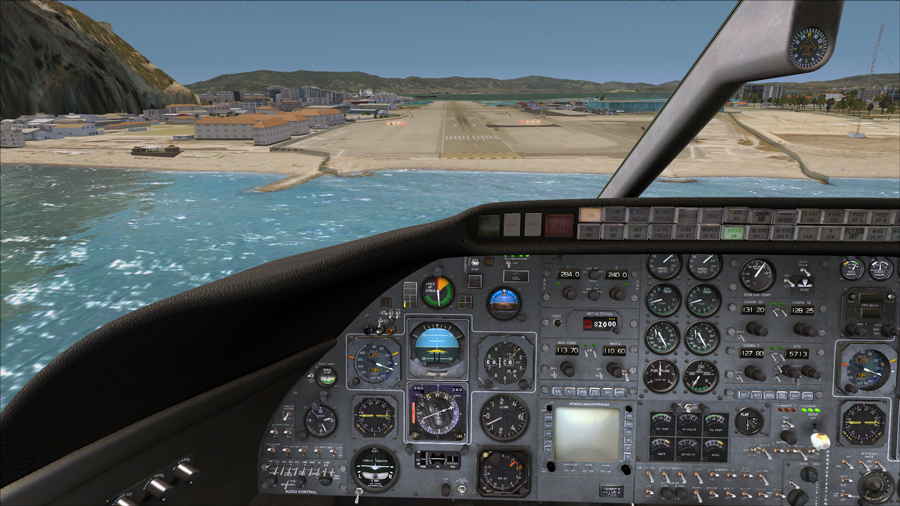The image size is (900, 506).
Task: Tune the COMM 1B radio knob
Action: click(x=805, y=328)
